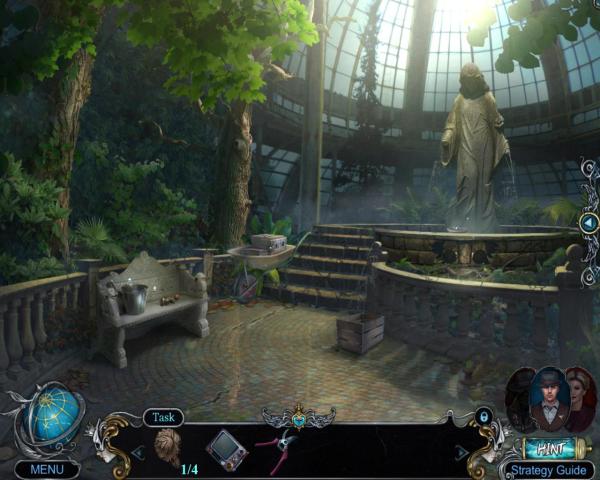Open the Strategy Guide
Image resolution: width=600 pixels, height=480 pixels.
click(547, 469)
